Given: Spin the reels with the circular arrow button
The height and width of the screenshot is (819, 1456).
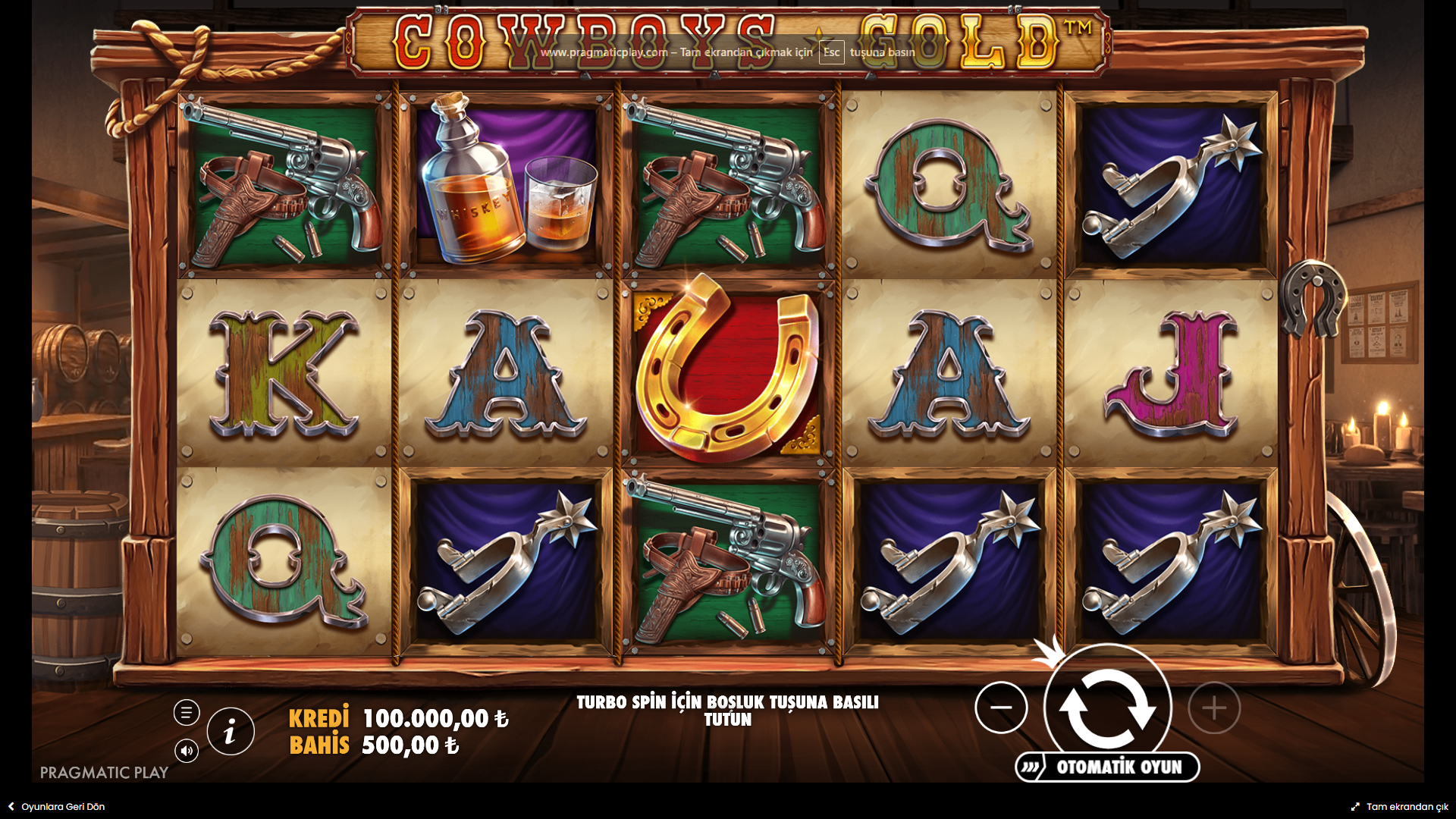Looking at the screenshot, I should click(x=1107, y=707).
